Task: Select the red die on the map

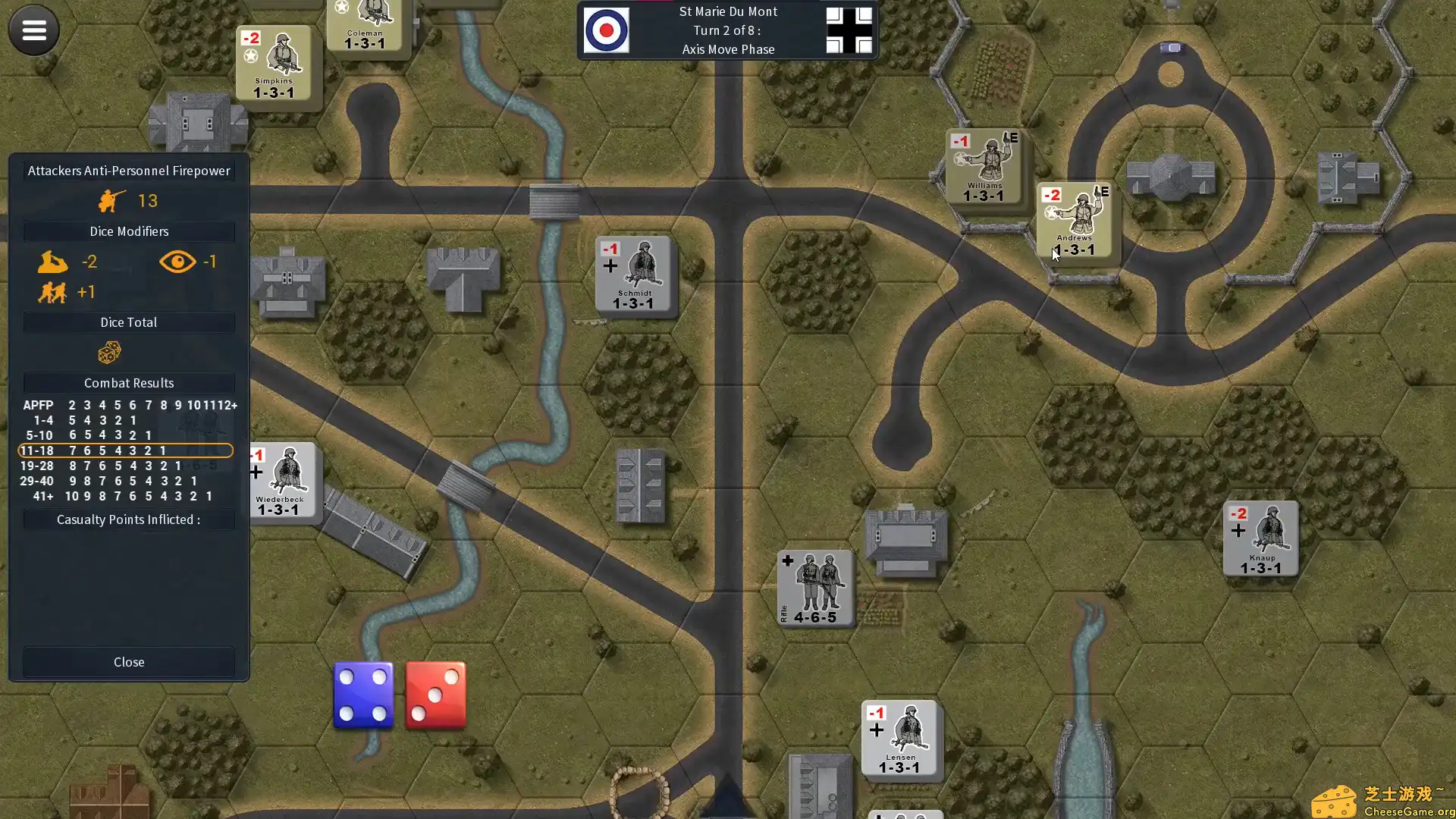Action: click(x=435, y=695)
